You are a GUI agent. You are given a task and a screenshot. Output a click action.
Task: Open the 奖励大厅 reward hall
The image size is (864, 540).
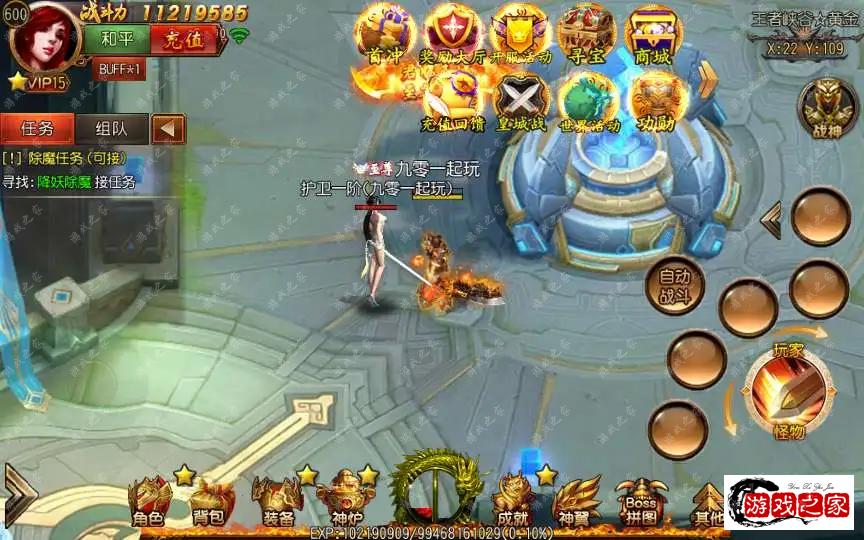[453, 33]
